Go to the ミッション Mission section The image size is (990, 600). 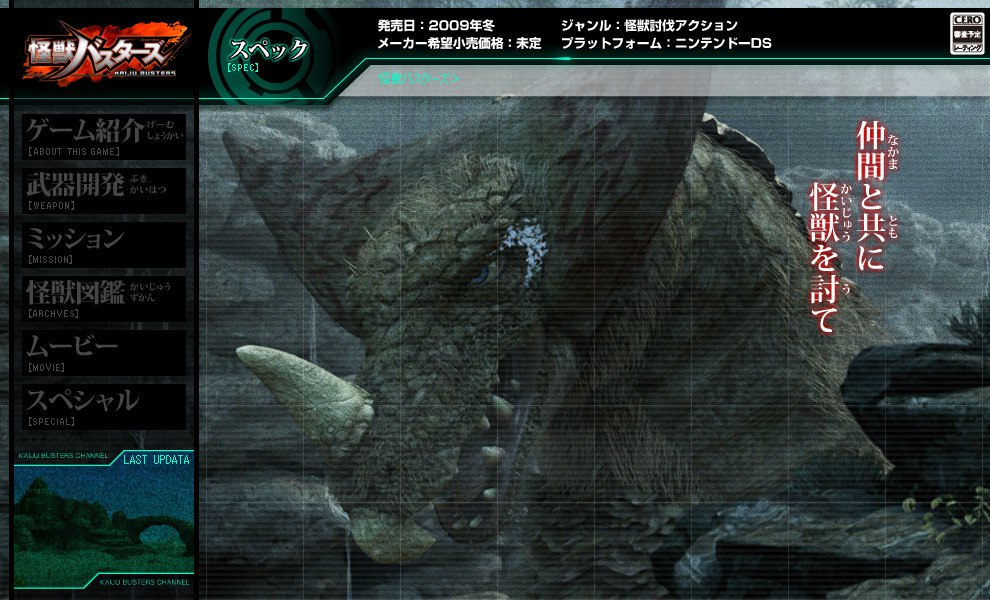point(104,244)
